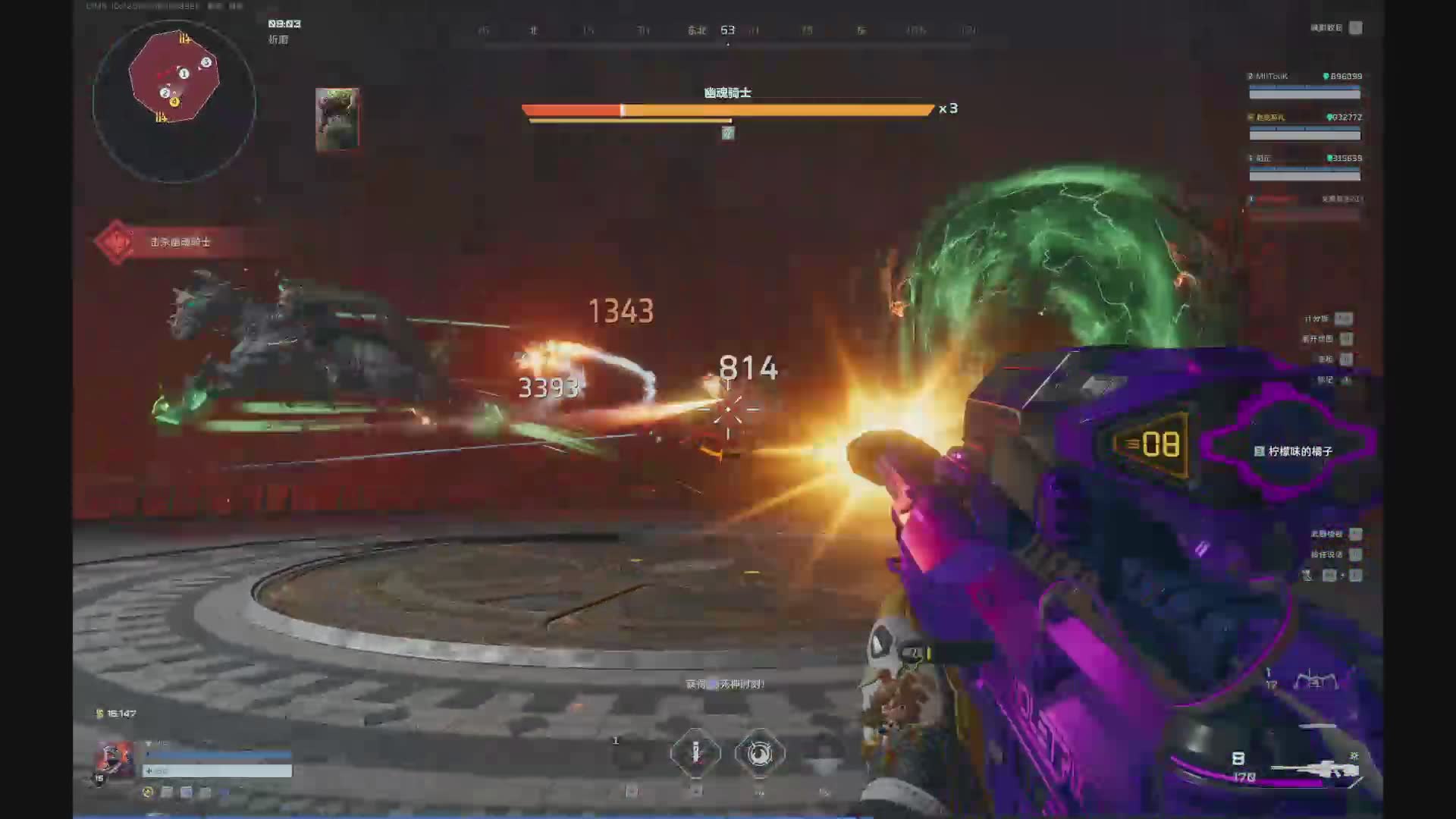Viewport: 1456px width, 819px height.
Task: Click the kill Ghost Knight objective tracker
Action: (167, 242)
